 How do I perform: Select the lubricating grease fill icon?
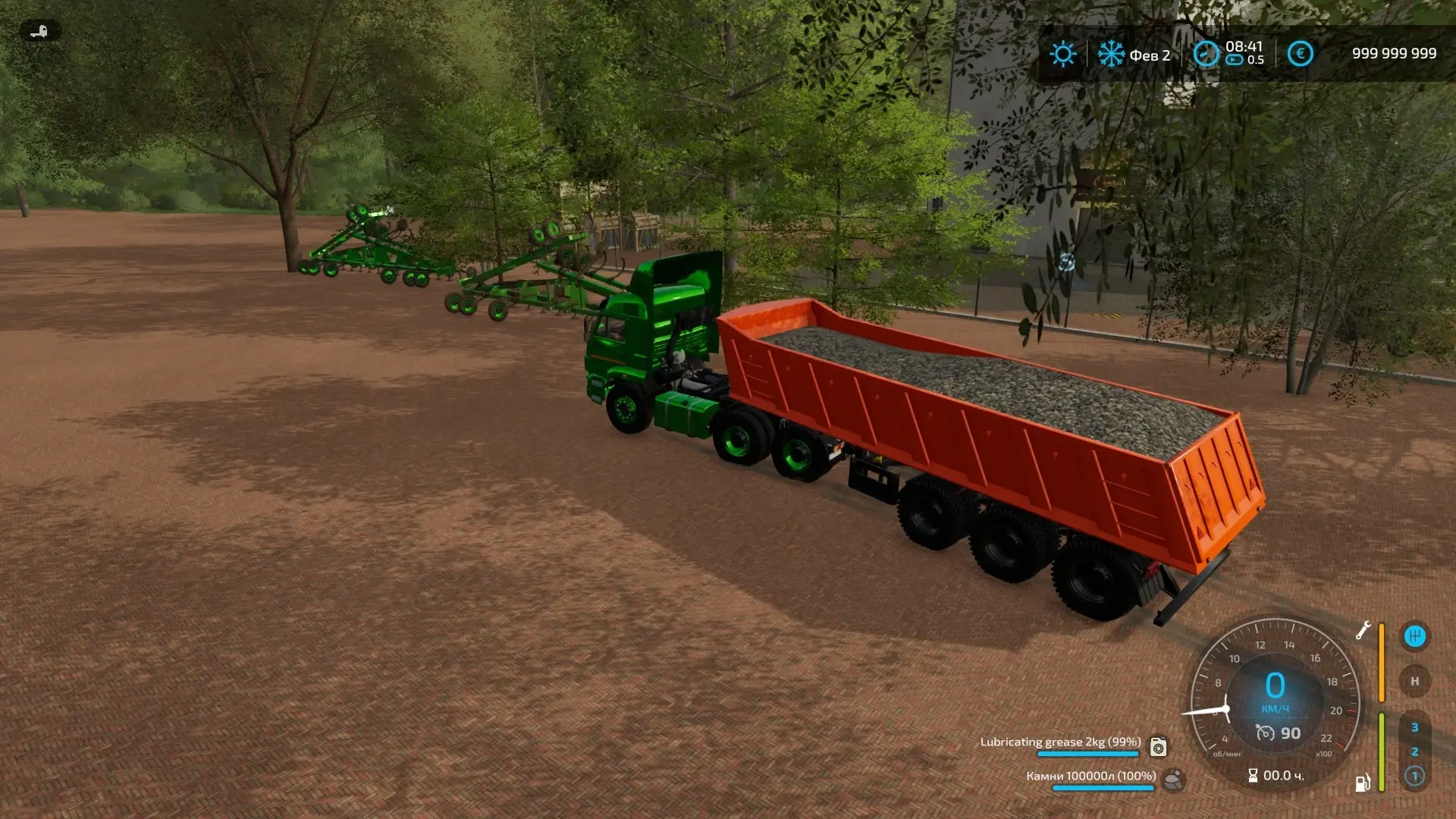(1158, 747)
